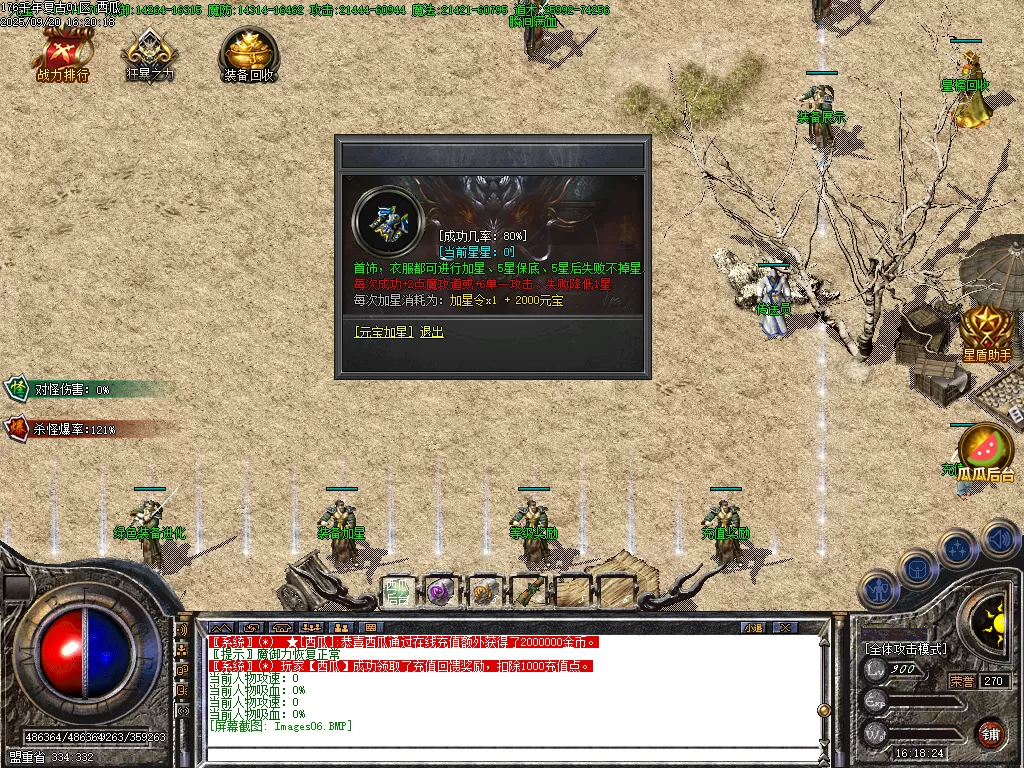Screen dimensions: 1024x768
Task: Open the 瓜瓜后台 watermelon icon
Action: (x=986, y=452)
